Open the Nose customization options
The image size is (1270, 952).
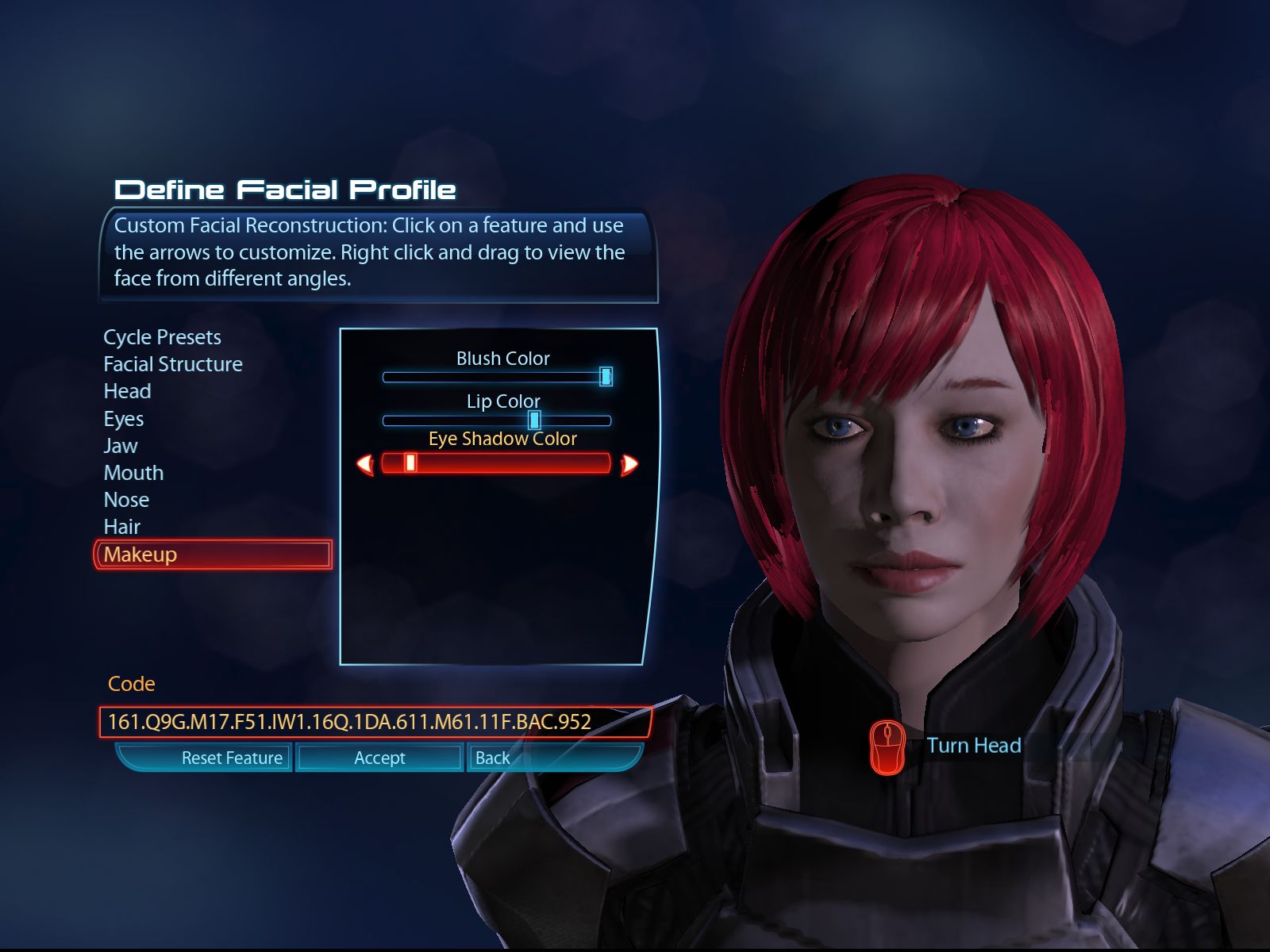pyautogui.click(x=126, y=500)
